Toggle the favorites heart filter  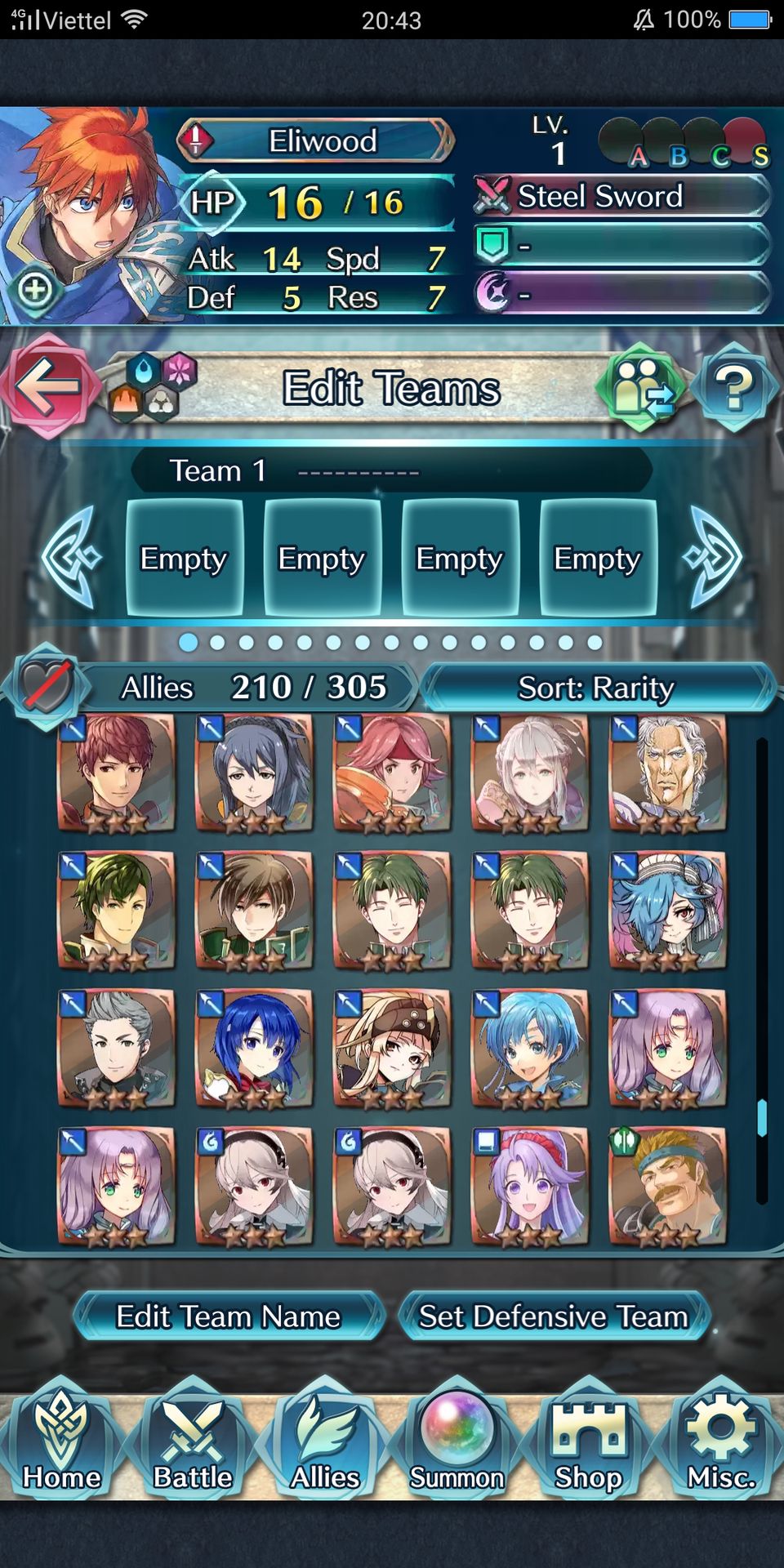point(46,686)
